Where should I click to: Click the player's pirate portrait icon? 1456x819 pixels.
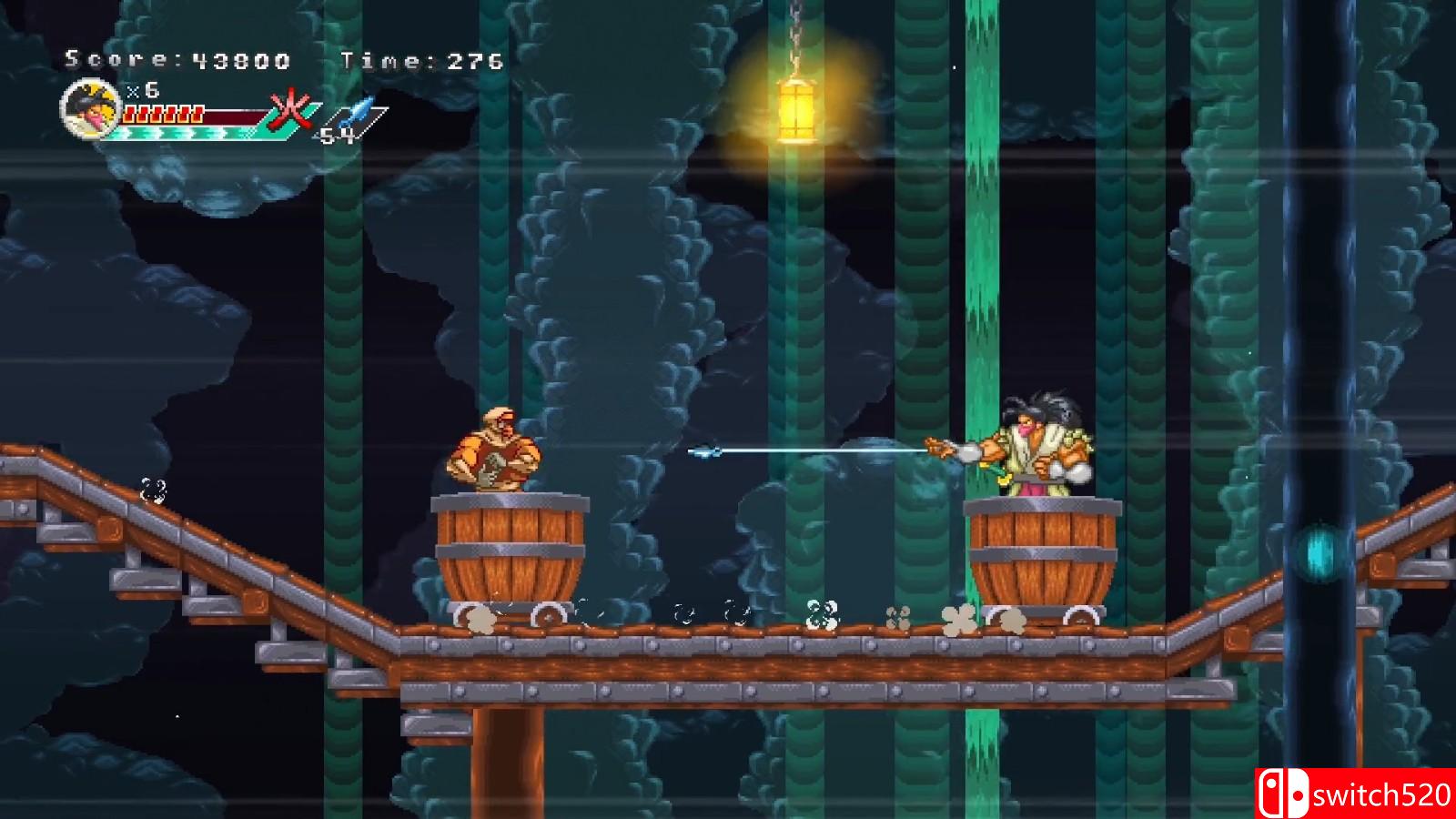88,111
